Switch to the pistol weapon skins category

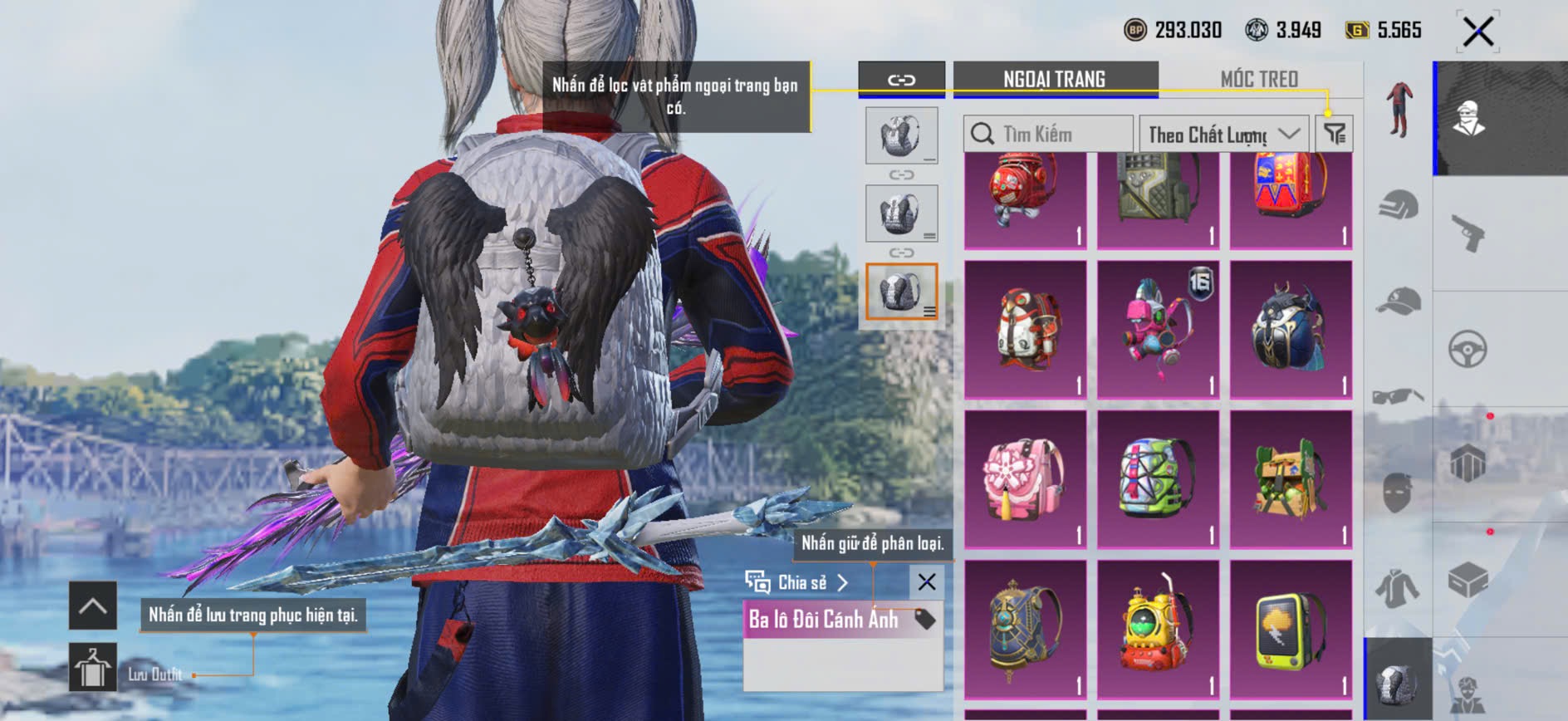pyautogui.click(x=1468, y=233)
